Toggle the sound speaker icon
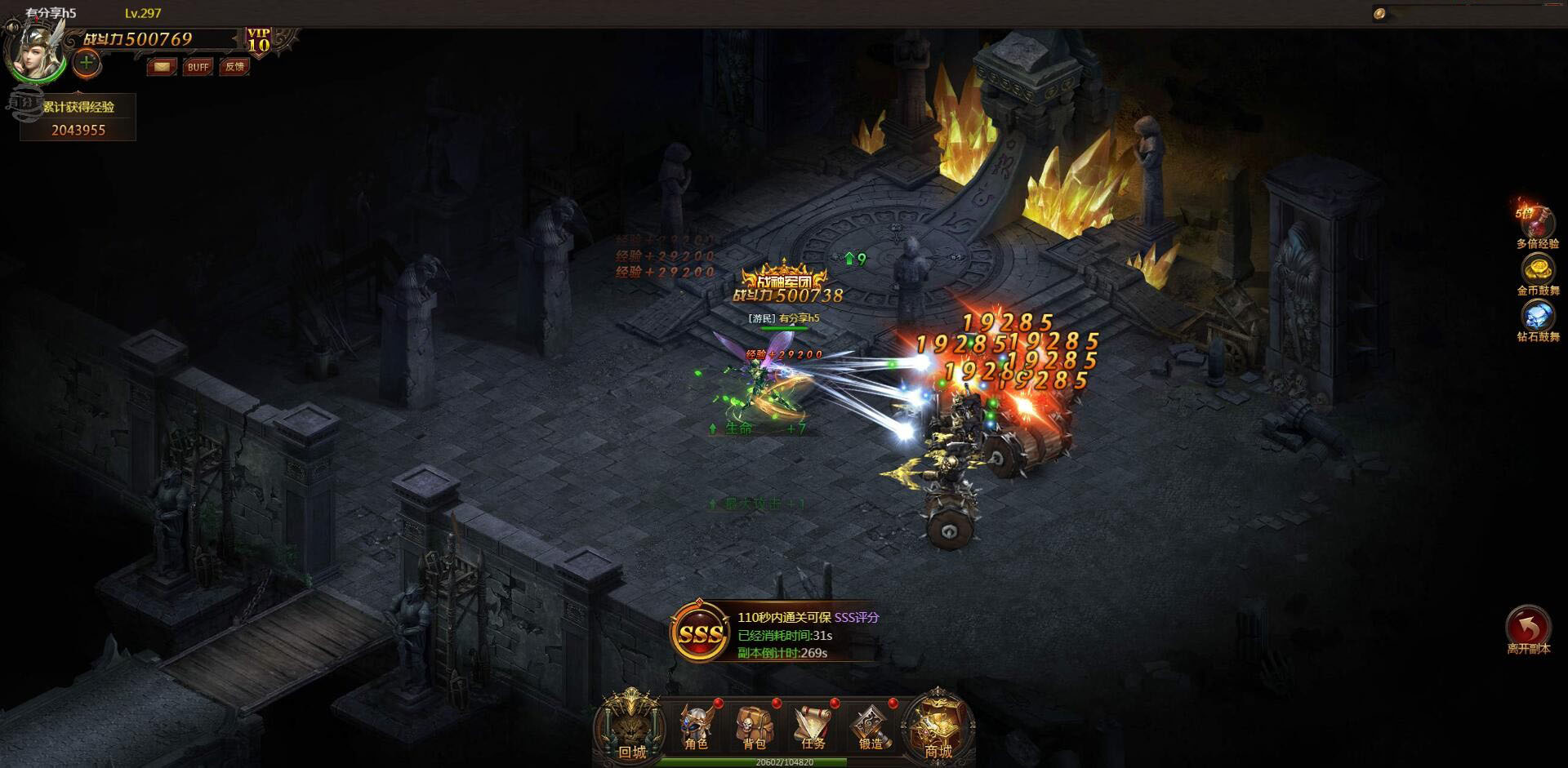The width and height of the screenshot is (1568, 768). 1379,14
